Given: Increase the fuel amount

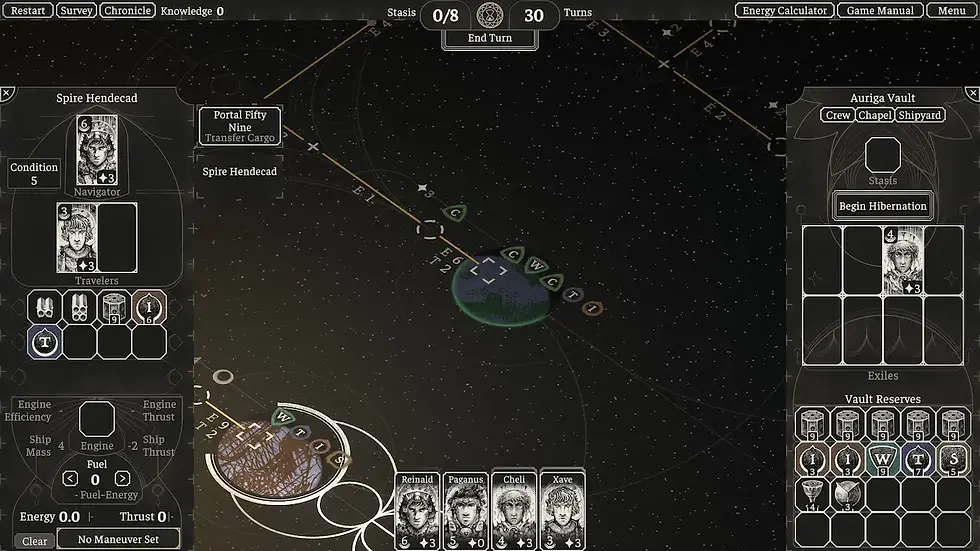Looking at the screenshot, I should (122, 479).
